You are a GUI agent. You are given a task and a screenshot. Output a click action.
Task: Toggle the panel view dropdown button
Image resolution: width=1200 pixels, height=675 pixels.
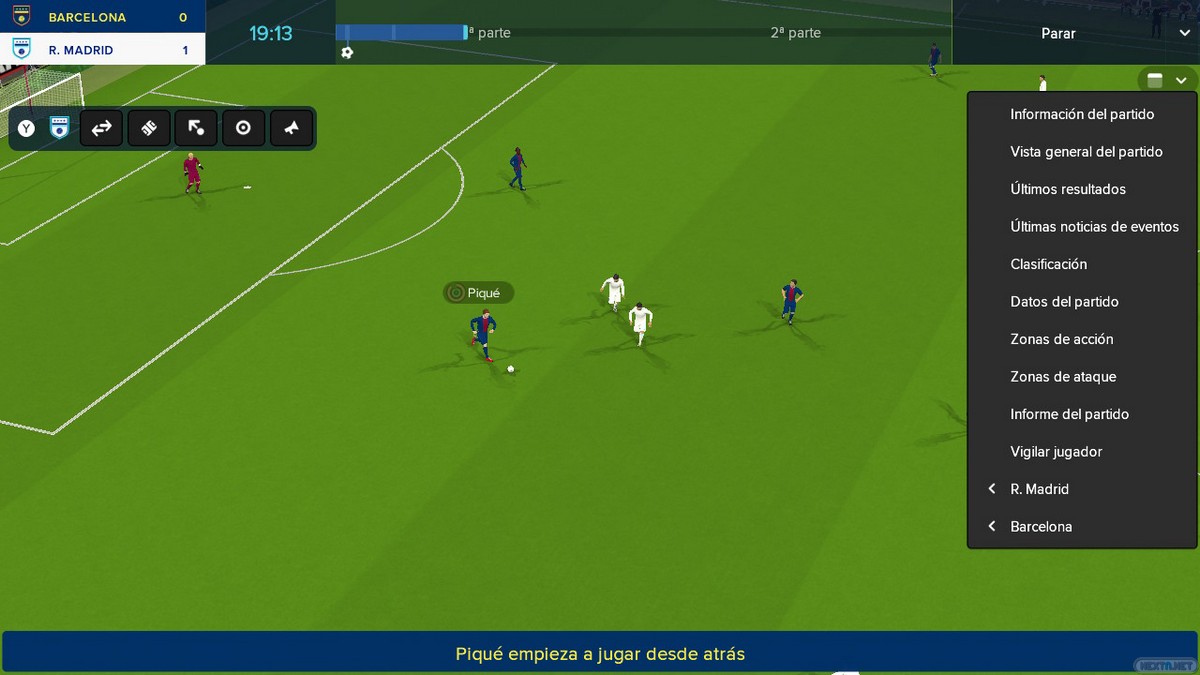[x=1166, y=81]
